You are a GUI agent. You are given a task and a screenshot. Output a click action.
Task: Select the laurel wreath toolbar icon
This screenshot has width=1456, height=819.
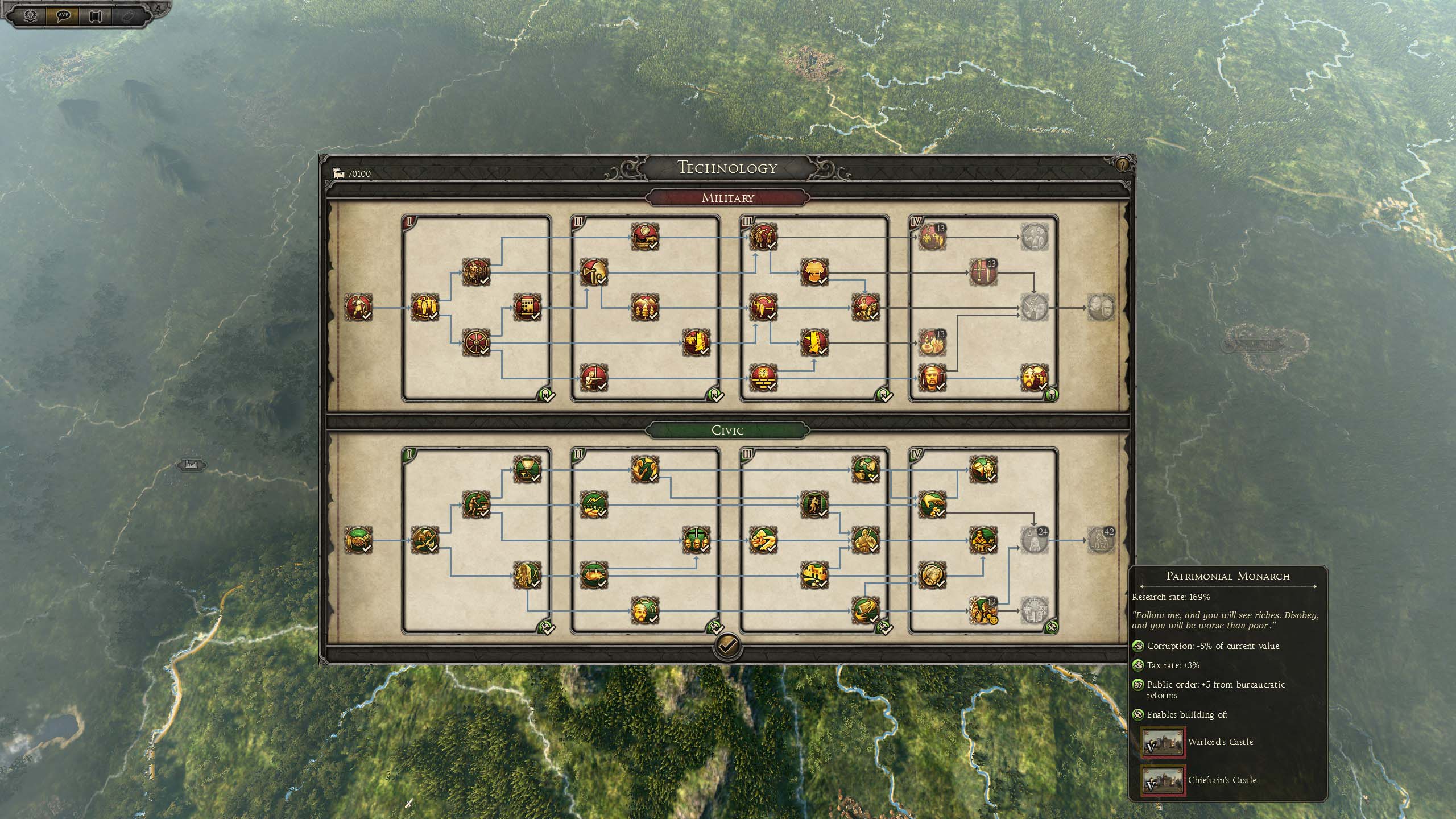(30, 15)
